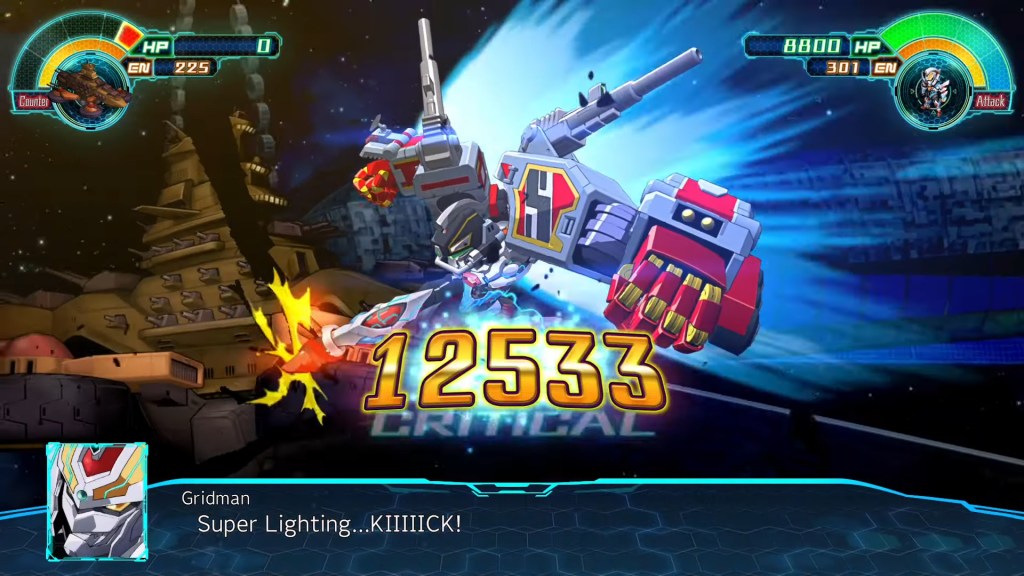Select the enemy battleship unit icon
The height and width of the screenshot is (576, 1024).
(x=89, y=85)
